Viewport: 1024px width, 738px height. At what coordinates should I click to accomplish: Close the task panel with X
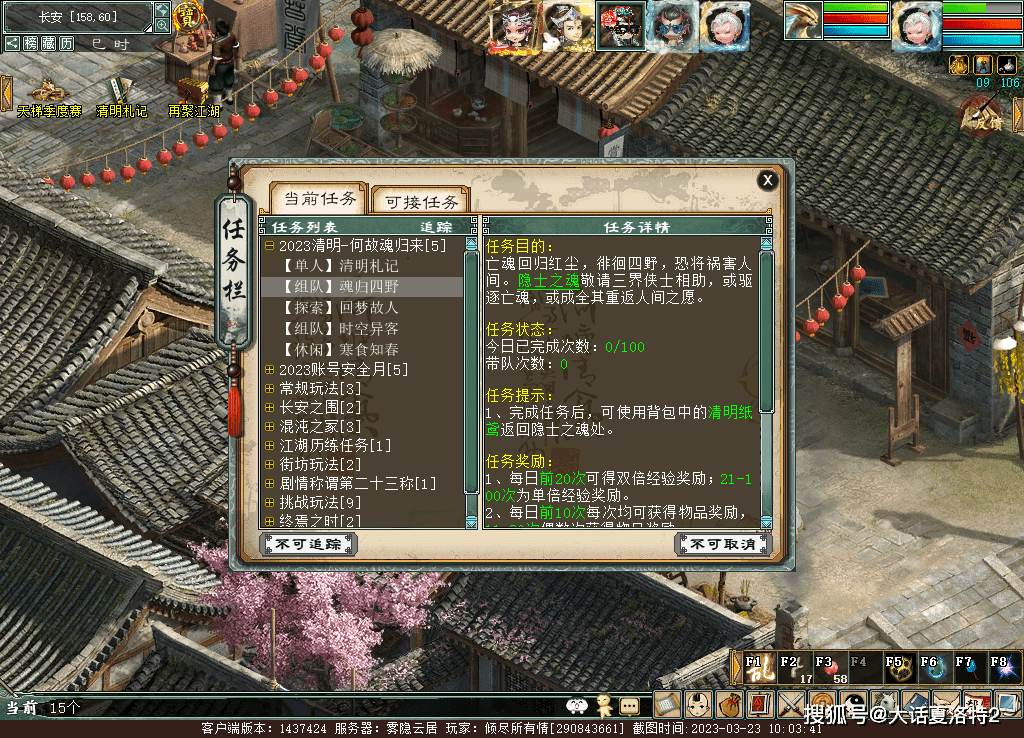pyautogui.click(x=767, y=181)
